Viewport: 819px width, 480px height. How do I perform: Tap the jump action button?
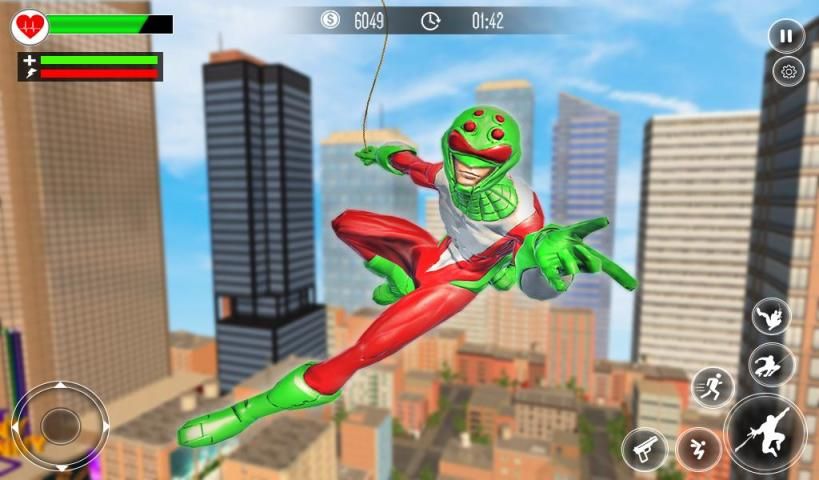click(698, 449)
